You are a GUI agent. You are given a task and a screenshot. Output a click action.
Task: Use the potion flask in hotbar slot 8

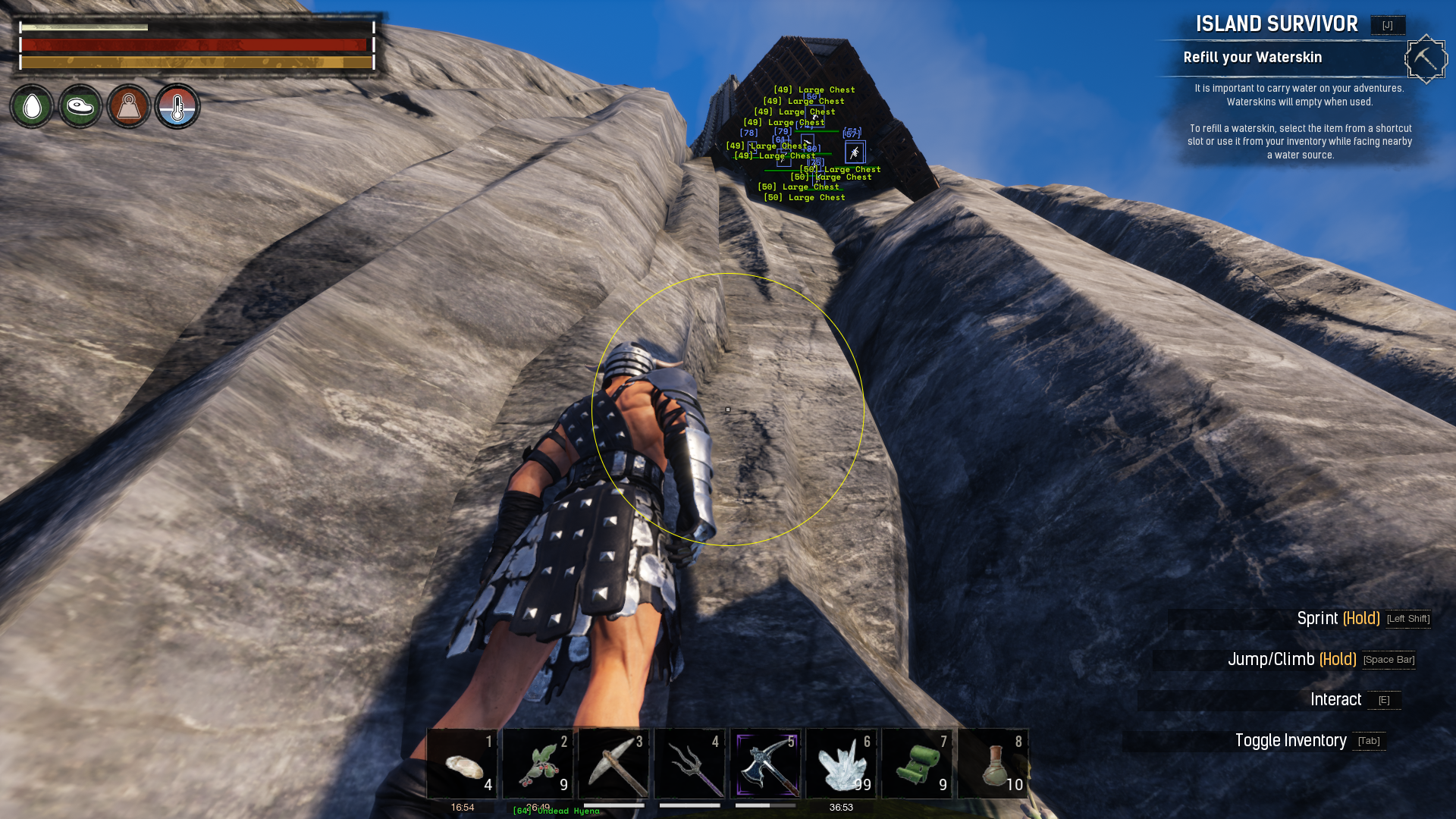[x=993, y=764]
